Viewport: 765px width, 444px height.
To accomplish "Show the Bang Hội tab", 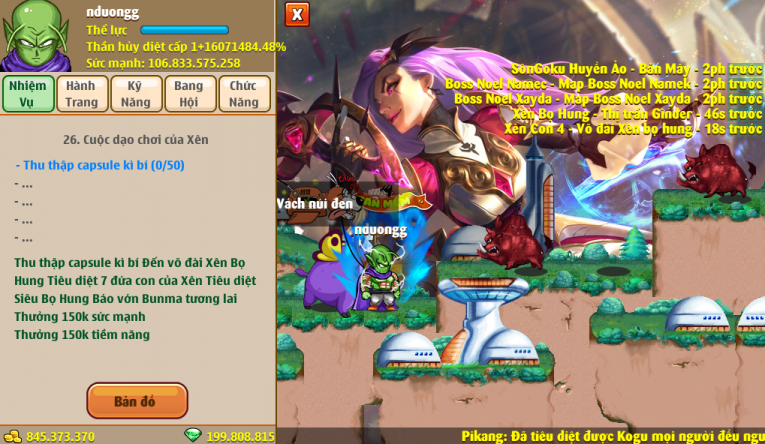I will pyautogui.click(x=189, y=94).
